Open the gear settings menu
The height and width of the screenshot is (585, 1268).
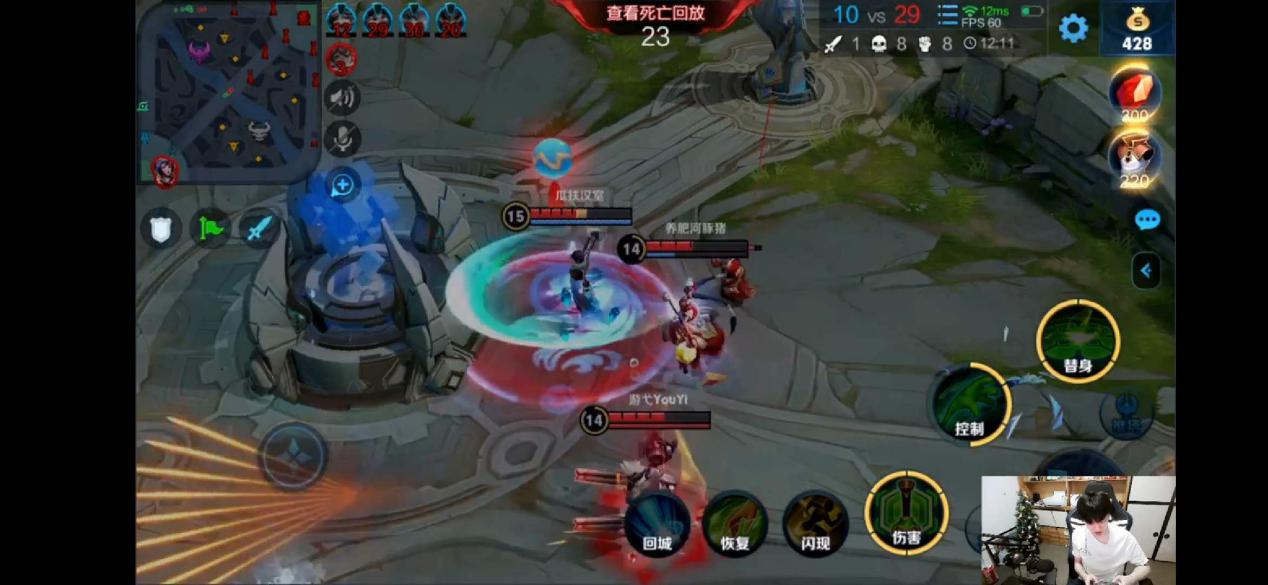pyautogui.click(x=1073, y=28)
